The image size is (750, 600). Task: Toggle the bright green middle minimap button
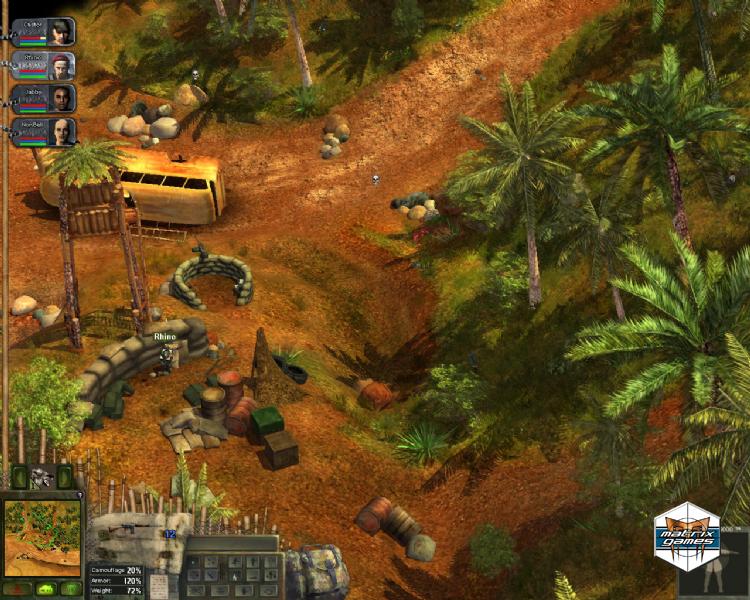tap(44, 589)
